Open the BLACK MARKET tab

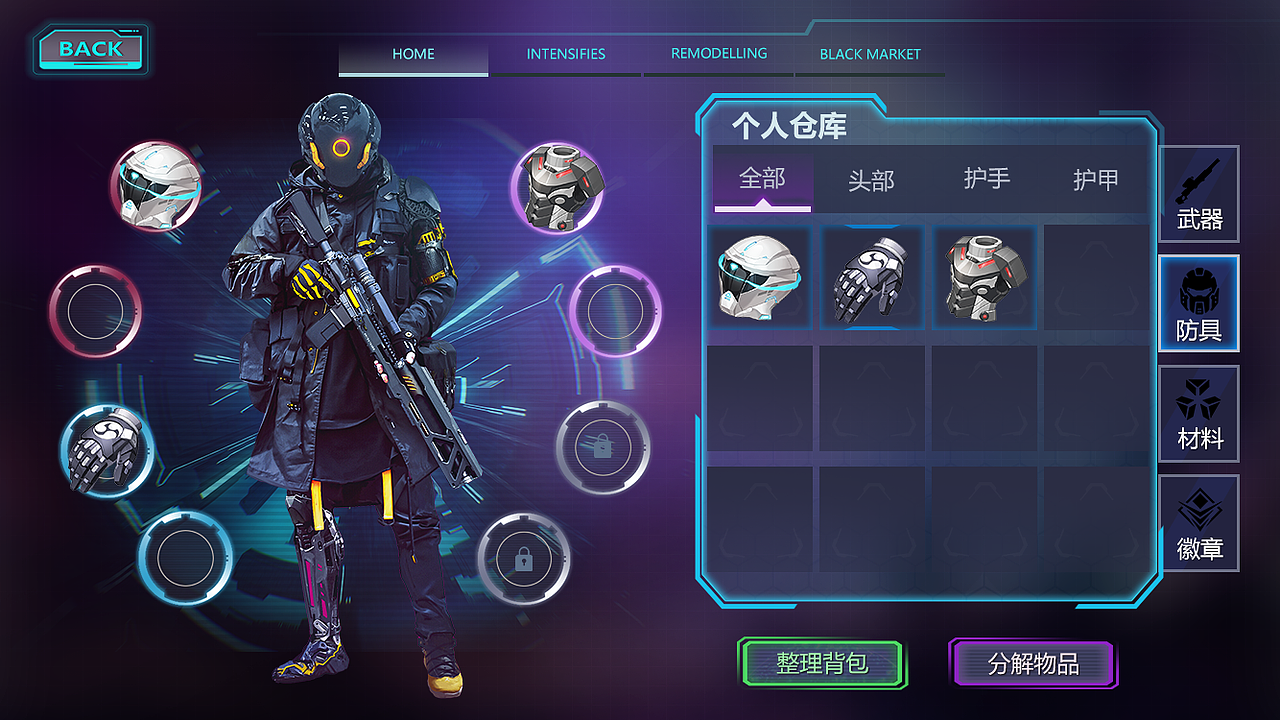pos(869,54)
